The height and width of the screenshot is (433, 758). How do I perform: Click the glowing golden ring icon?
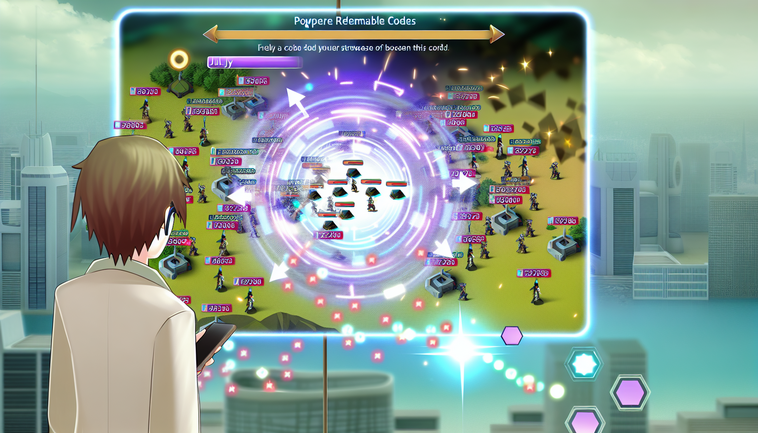[180, 60]
